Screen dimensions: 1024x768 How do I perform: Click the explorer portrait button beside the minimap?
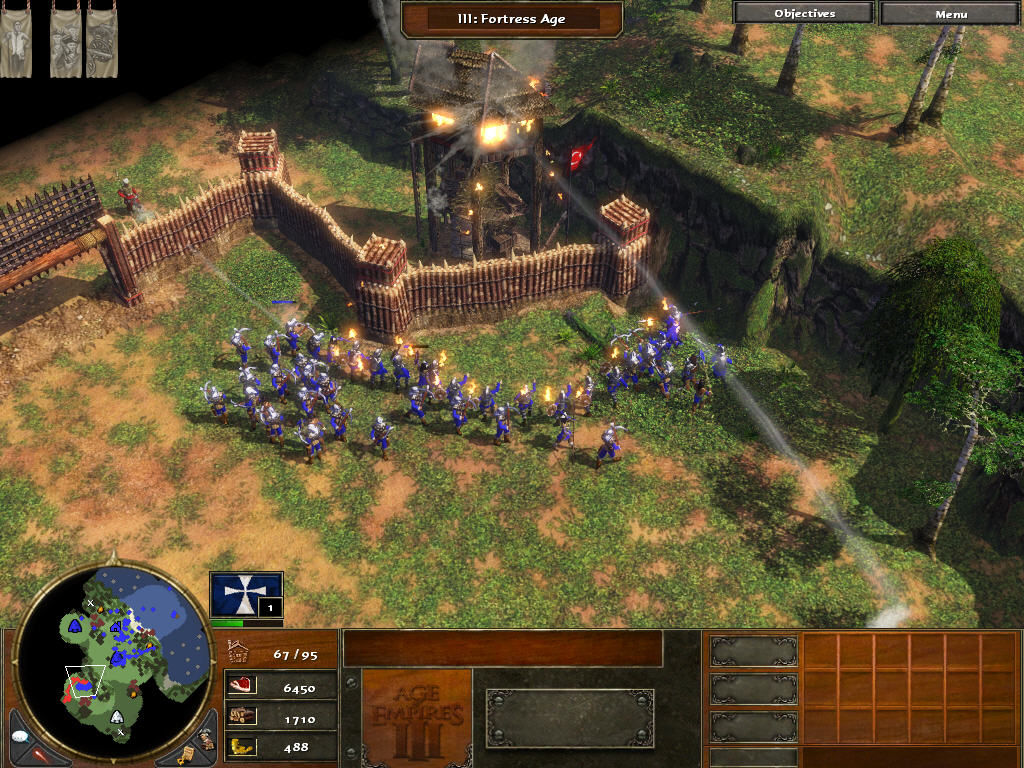point(205,737)
